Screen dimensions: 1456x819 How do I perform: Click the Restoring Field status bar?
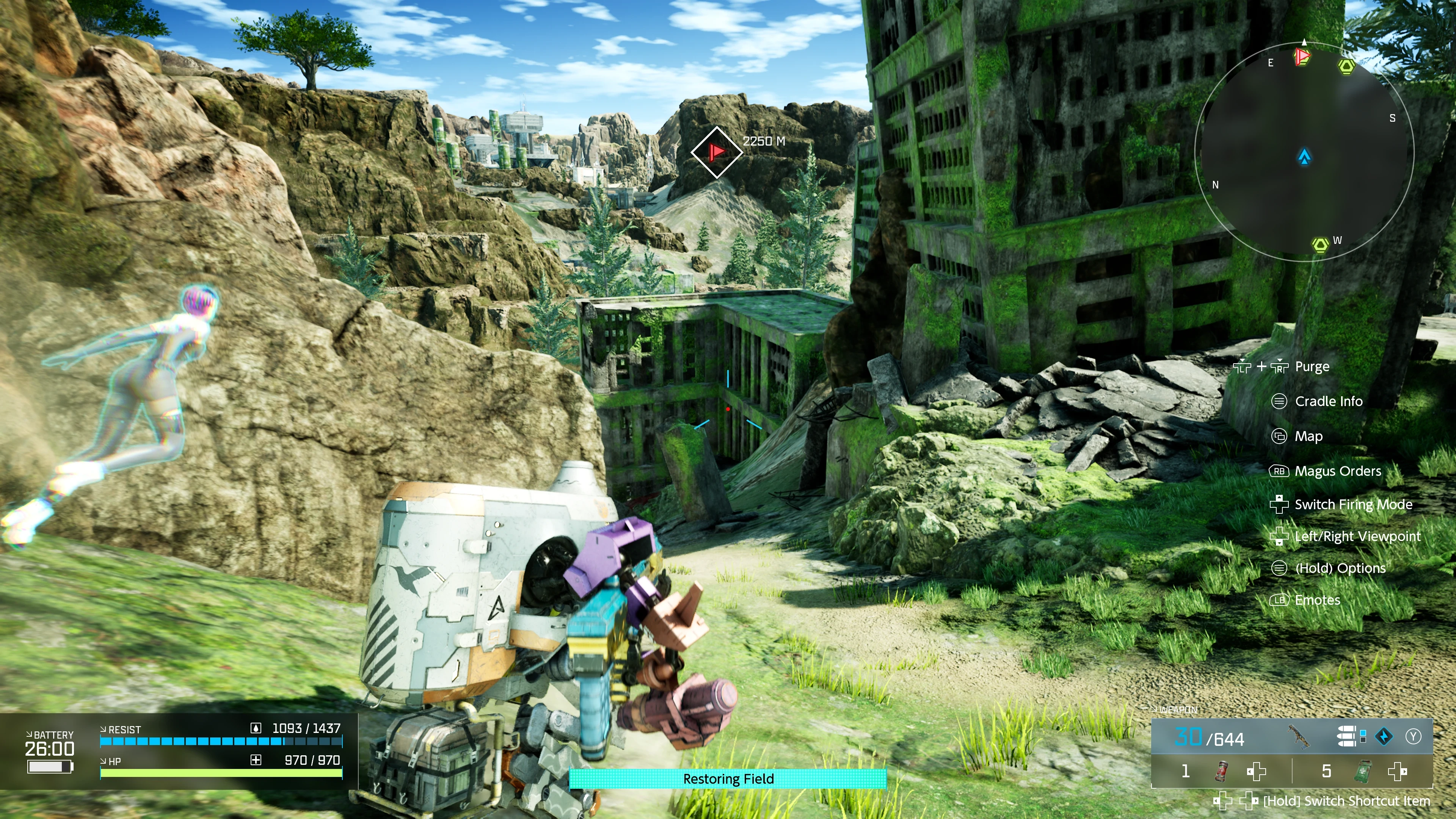(x=728, y=779)
